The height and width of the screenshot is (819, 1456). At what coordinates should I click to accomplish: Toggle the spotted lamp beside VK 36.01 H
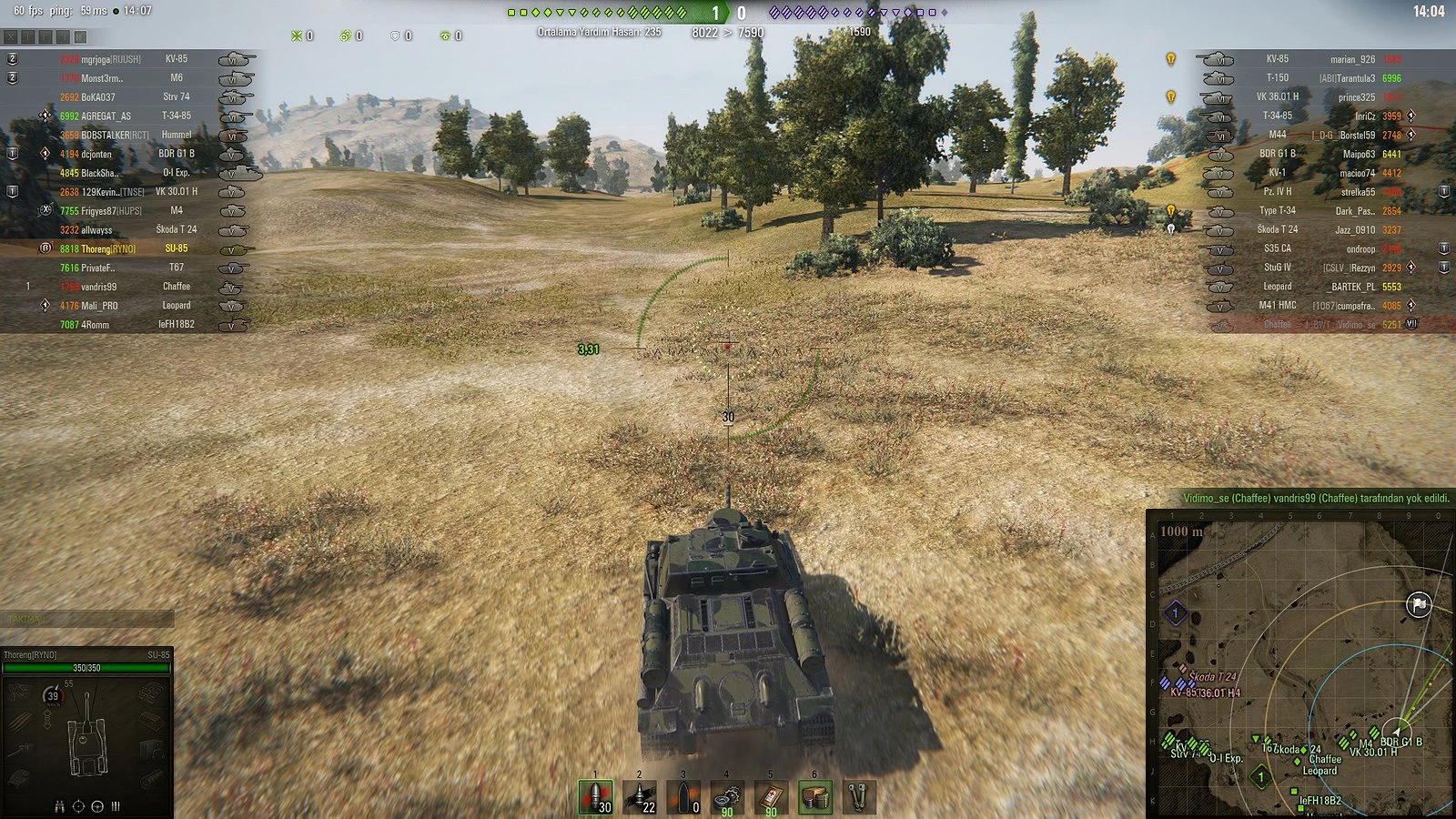click(1170, 96)
